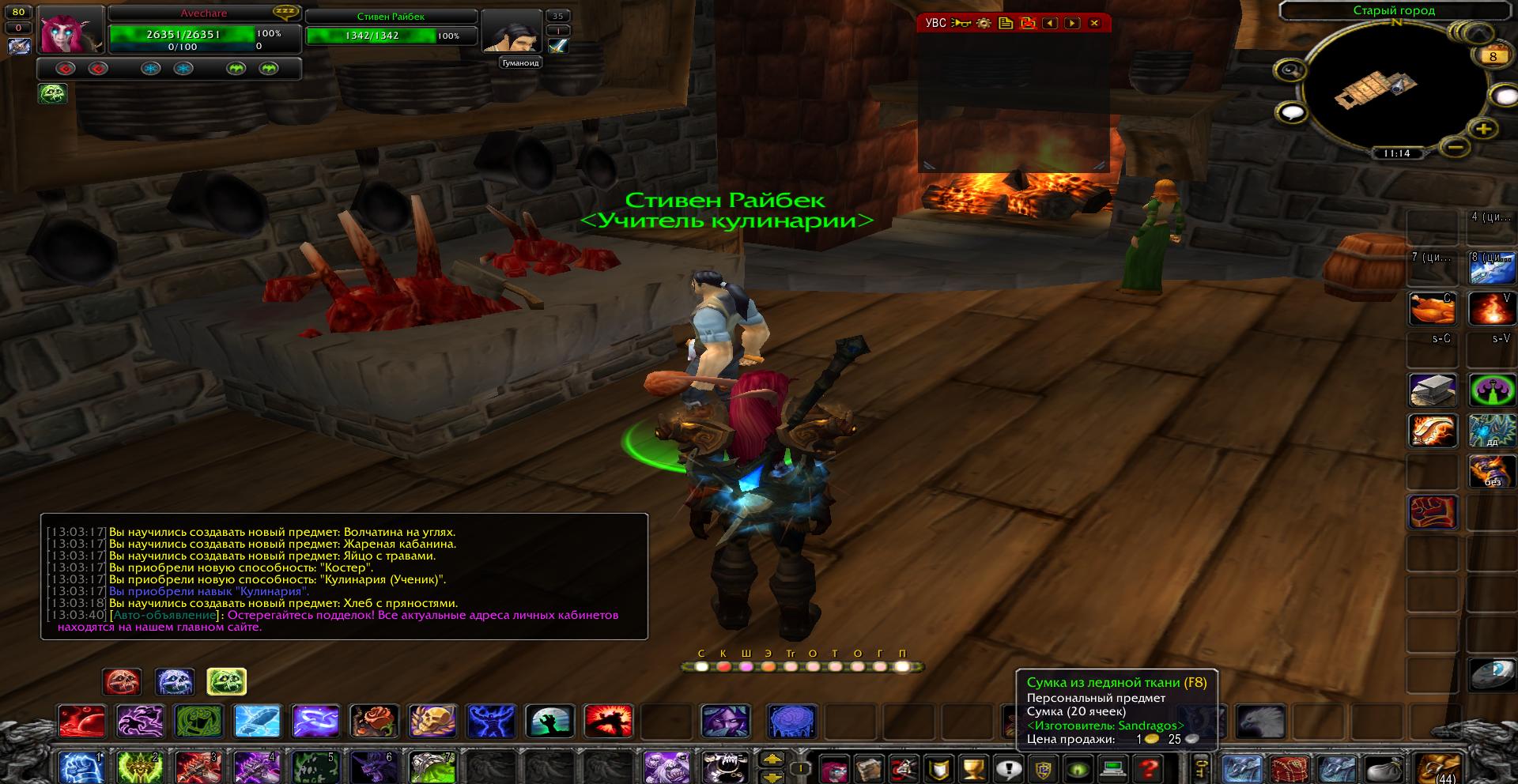Image resolution: width=1518 pixels, height=784 pixels.
Task: Use the golden skull ability icon
Action: coord(432,721)
